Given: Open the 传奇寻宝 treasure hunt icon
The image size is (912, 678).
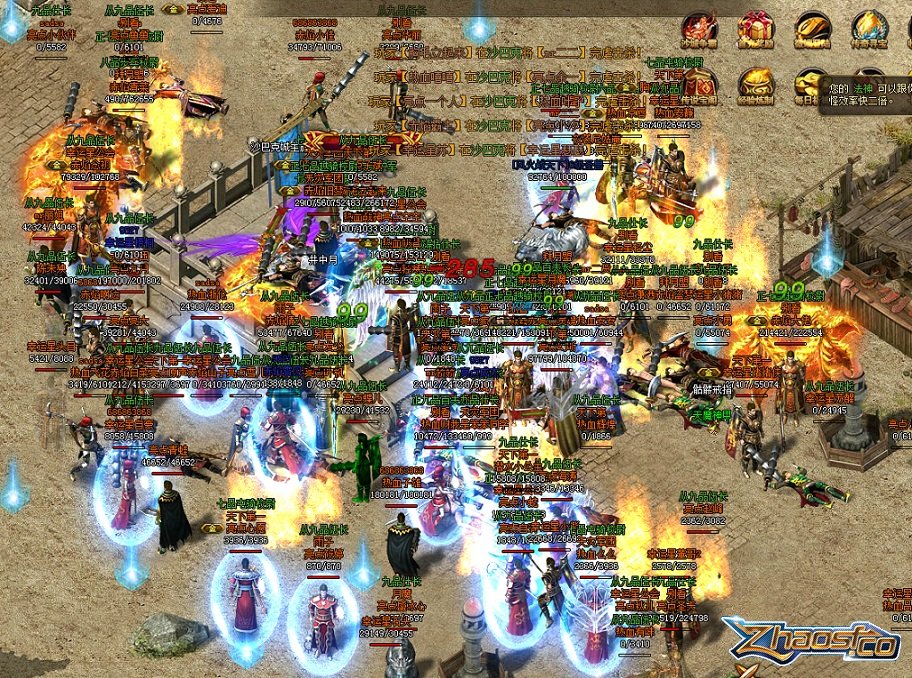Looking at the screenshot, I should pyautogui.click(x=869, y=29).
